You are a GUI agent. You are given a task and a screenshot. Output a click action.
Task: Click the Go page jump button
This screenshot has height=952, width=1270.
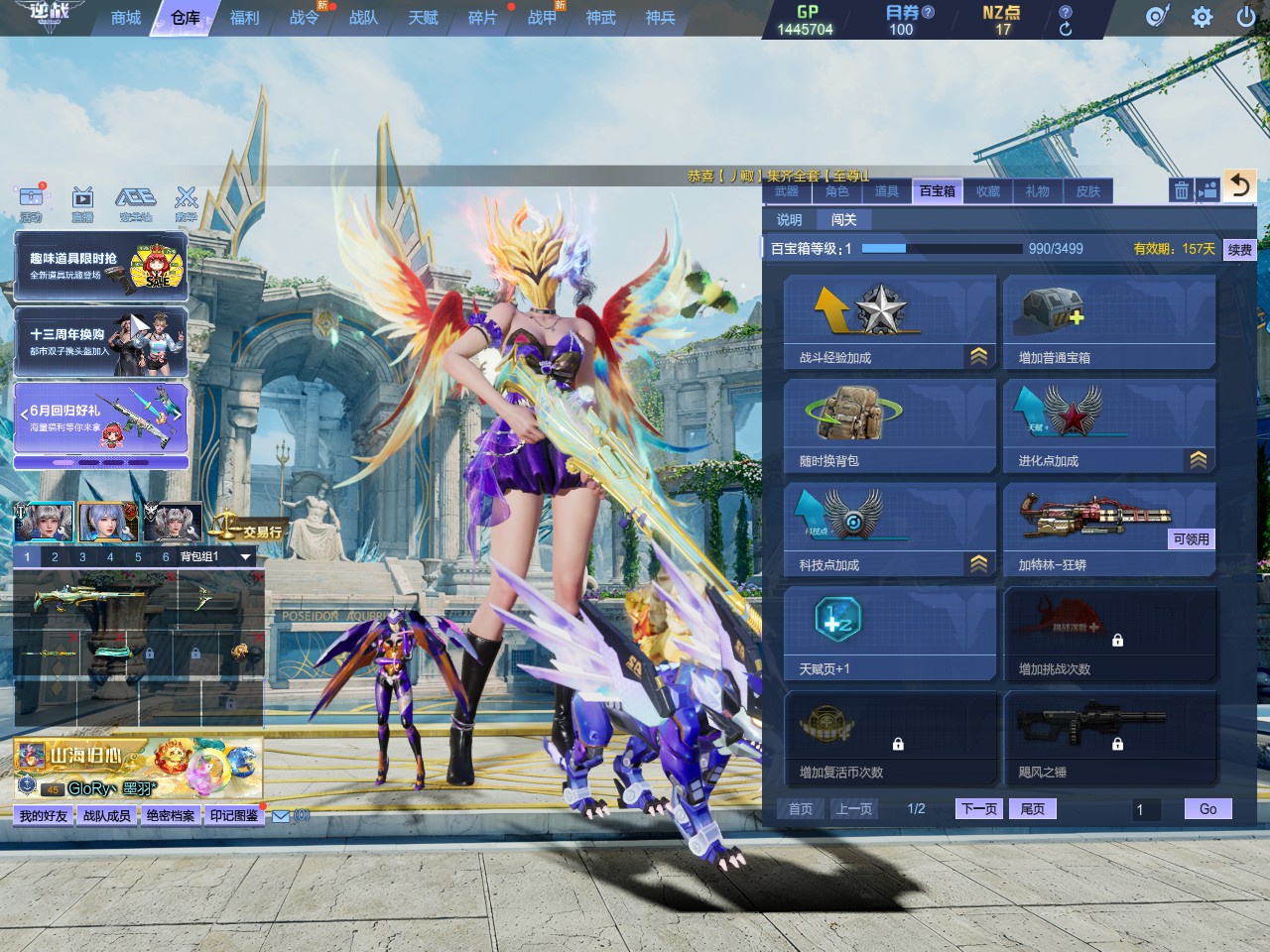(x=1207, y=809)
